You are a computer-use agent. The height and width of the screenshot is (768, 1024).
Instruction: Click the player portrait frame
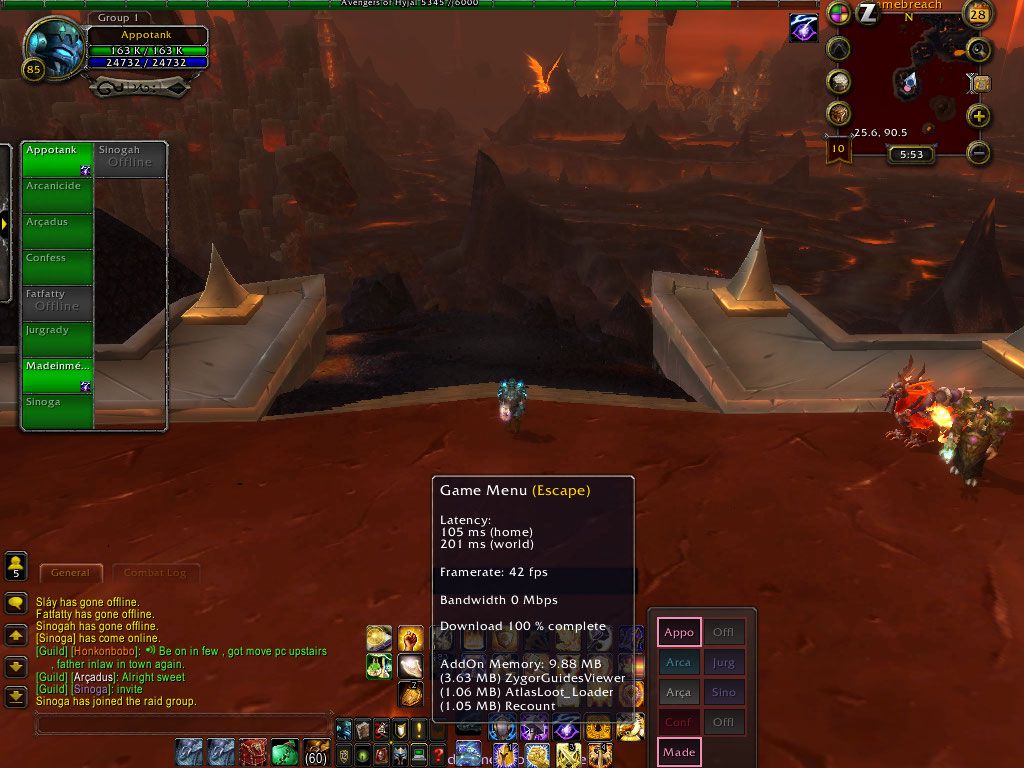tap(54, 48)
